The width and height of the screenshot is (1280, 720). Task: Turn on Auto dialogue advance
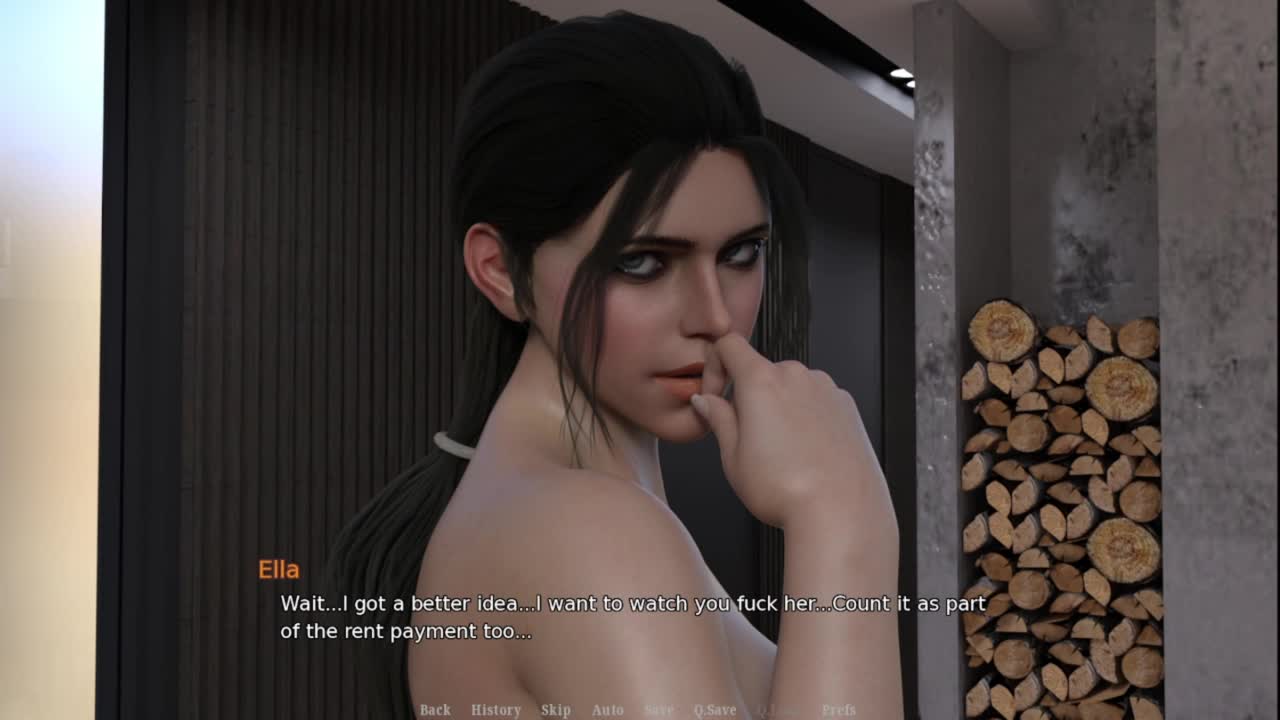608,710
